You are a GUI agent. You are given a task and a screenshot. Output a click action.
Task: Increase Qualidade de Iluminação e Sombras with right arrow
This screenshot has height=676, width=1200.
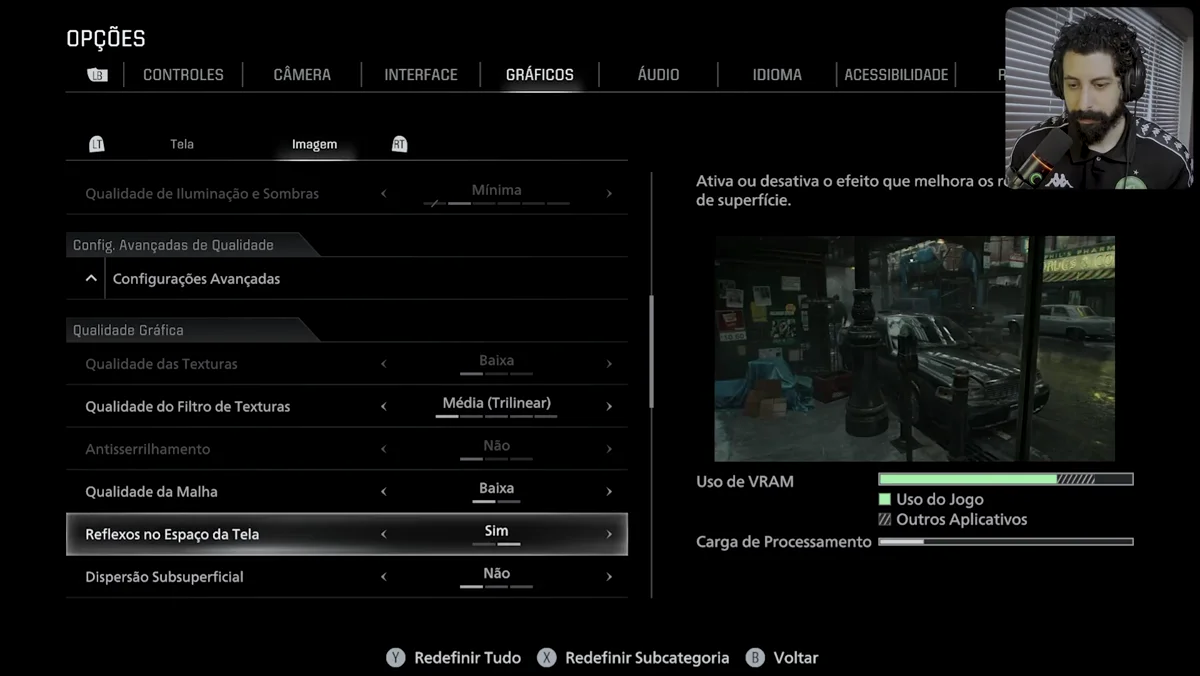(x=609, y=194)
